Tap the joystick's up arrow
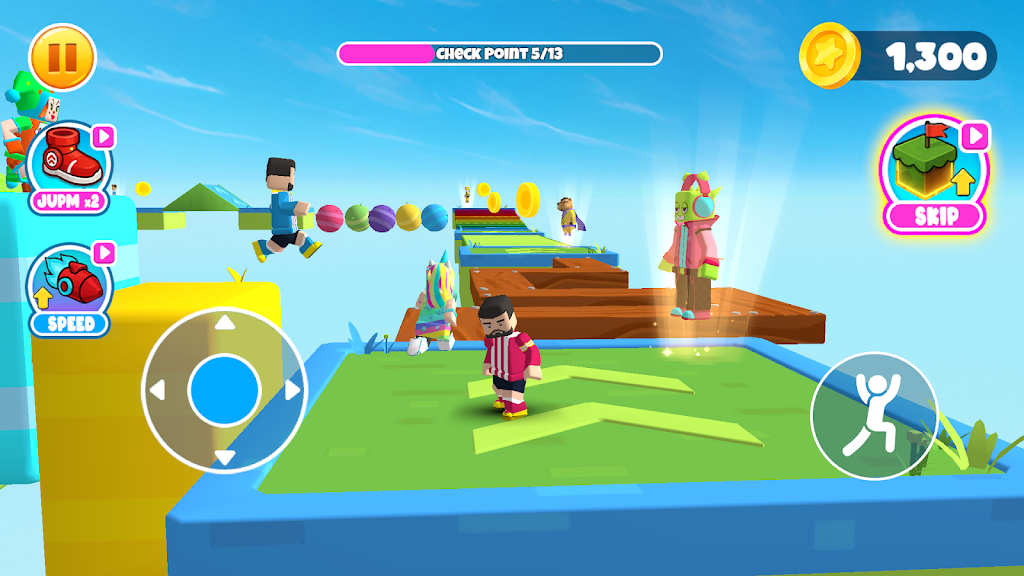This screenshot has height=576, width=1024. pos(225,323)
